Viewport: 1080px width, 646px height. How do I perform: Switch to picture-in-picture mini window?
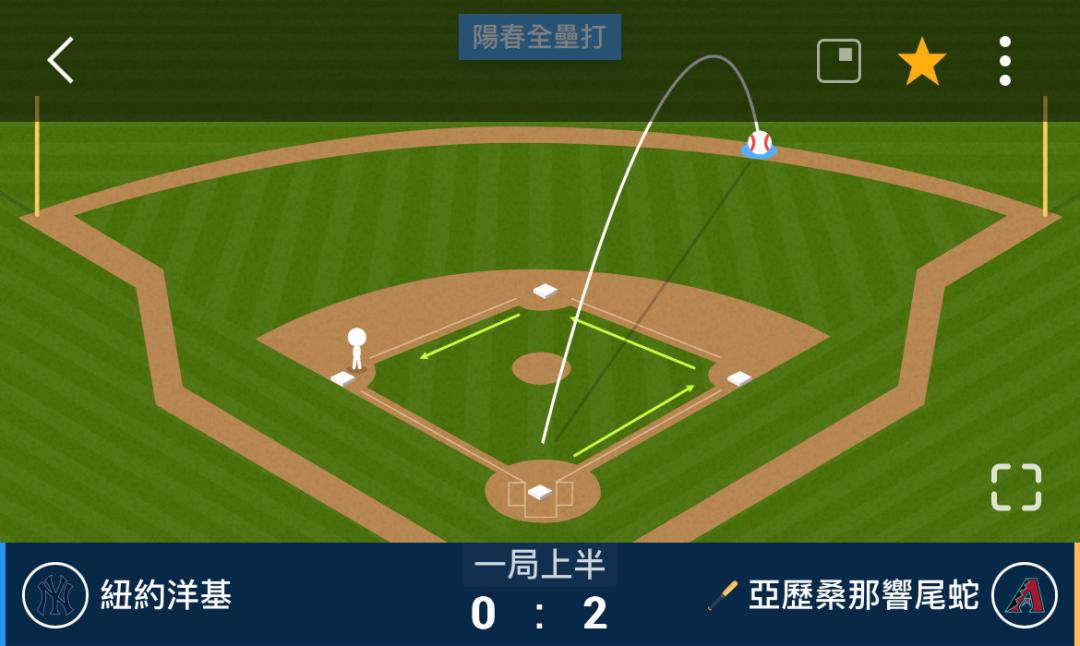(x=839, y=61)
